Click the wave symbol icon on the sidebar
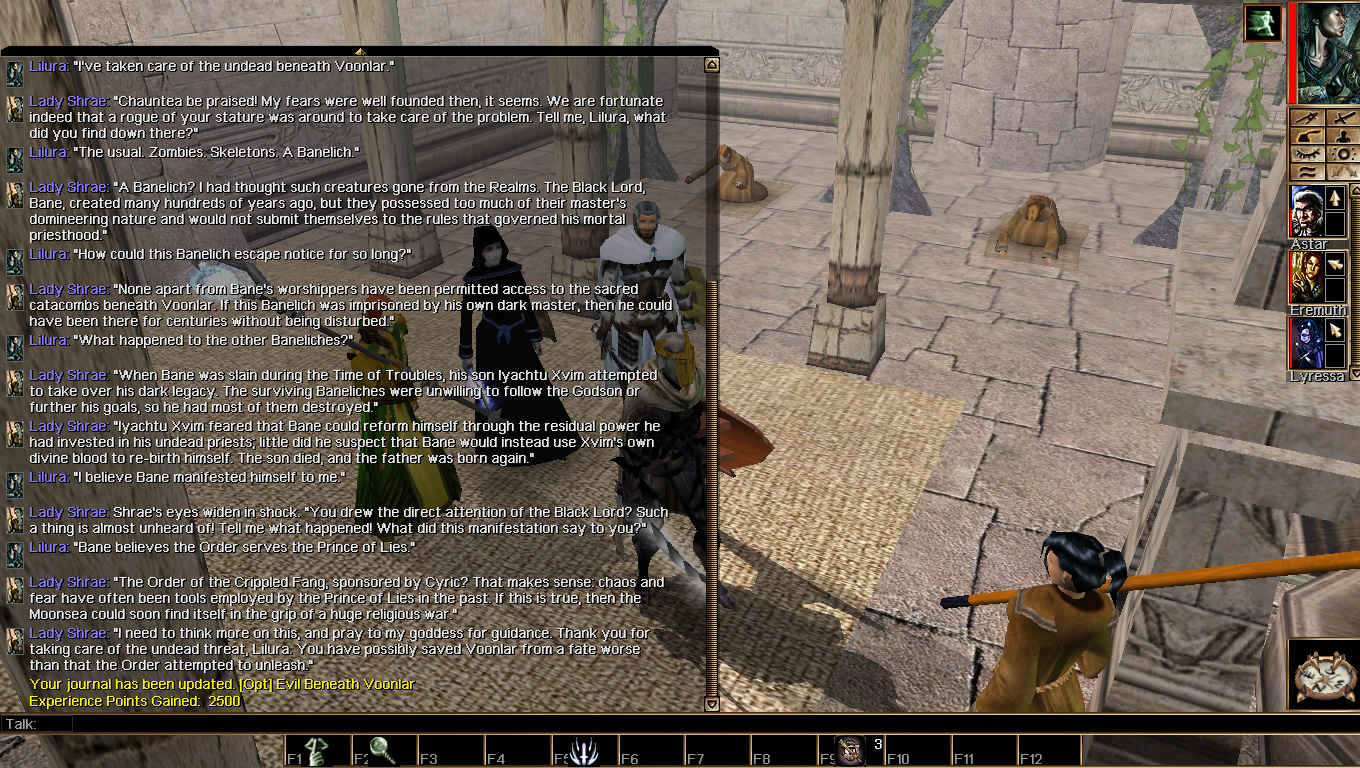Viewport: 1360px width, 768px height. click(1308, 172)
